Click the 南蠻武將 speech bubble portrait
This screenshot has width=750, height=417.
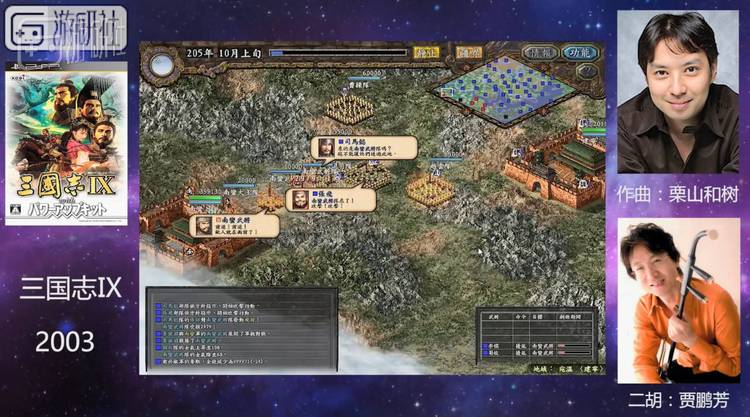click(x=203, y=225)
